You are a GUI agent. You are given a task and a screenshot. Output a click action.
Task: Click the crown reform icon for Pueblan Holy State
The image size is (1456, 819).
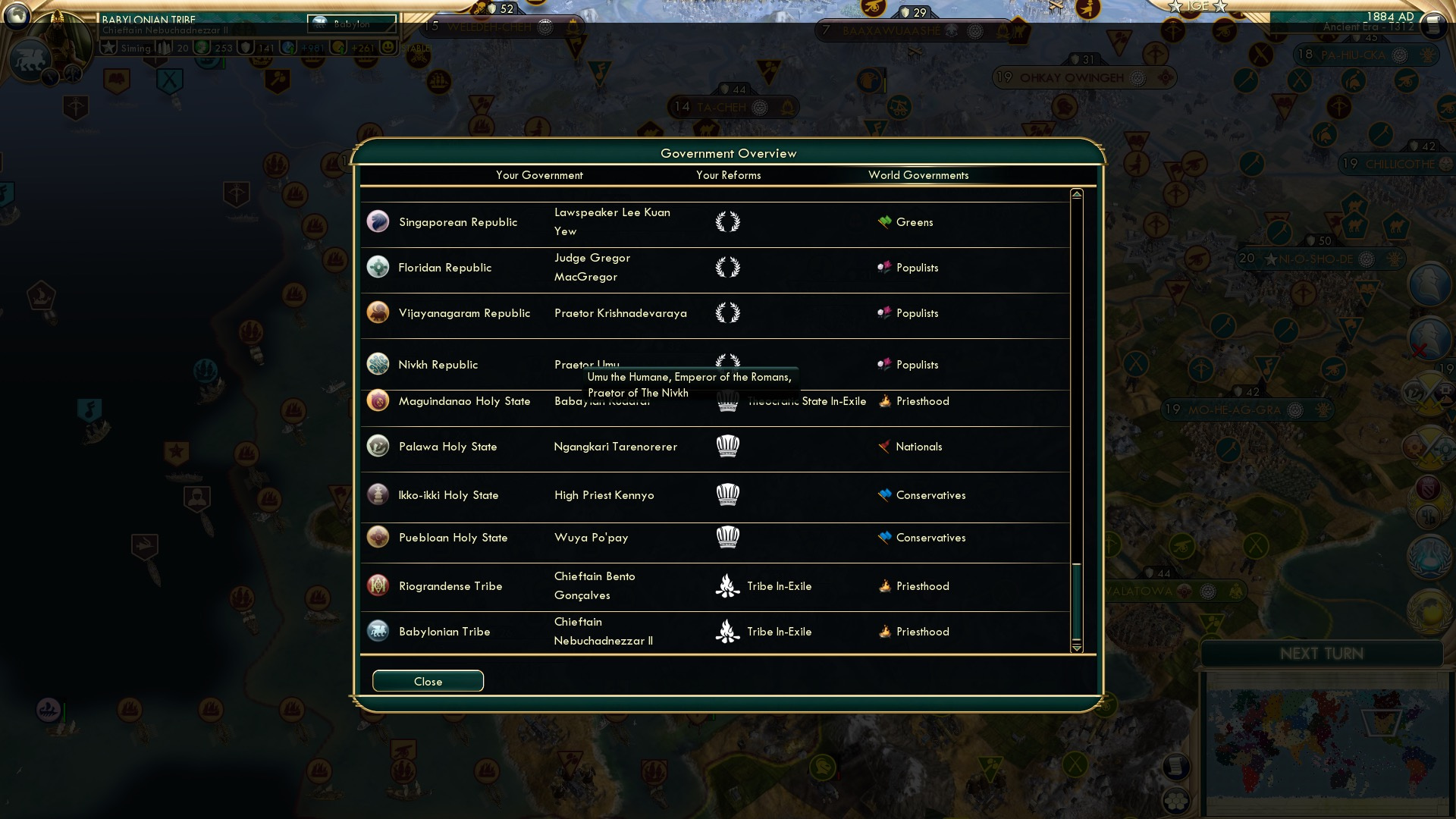click(x=727, y=537)
